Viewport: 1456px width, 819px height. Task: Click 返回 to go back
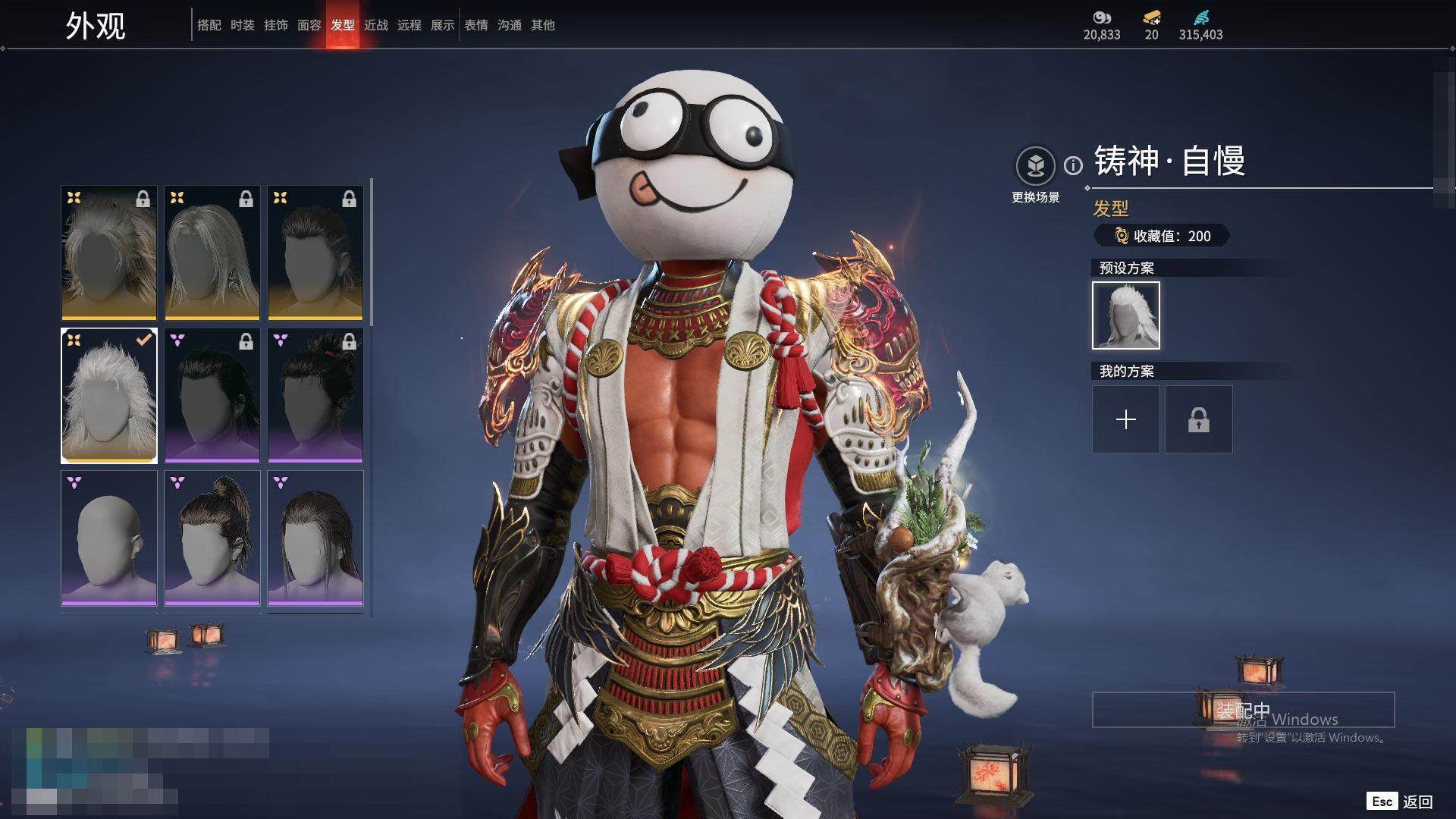(x=1417, y=802)
